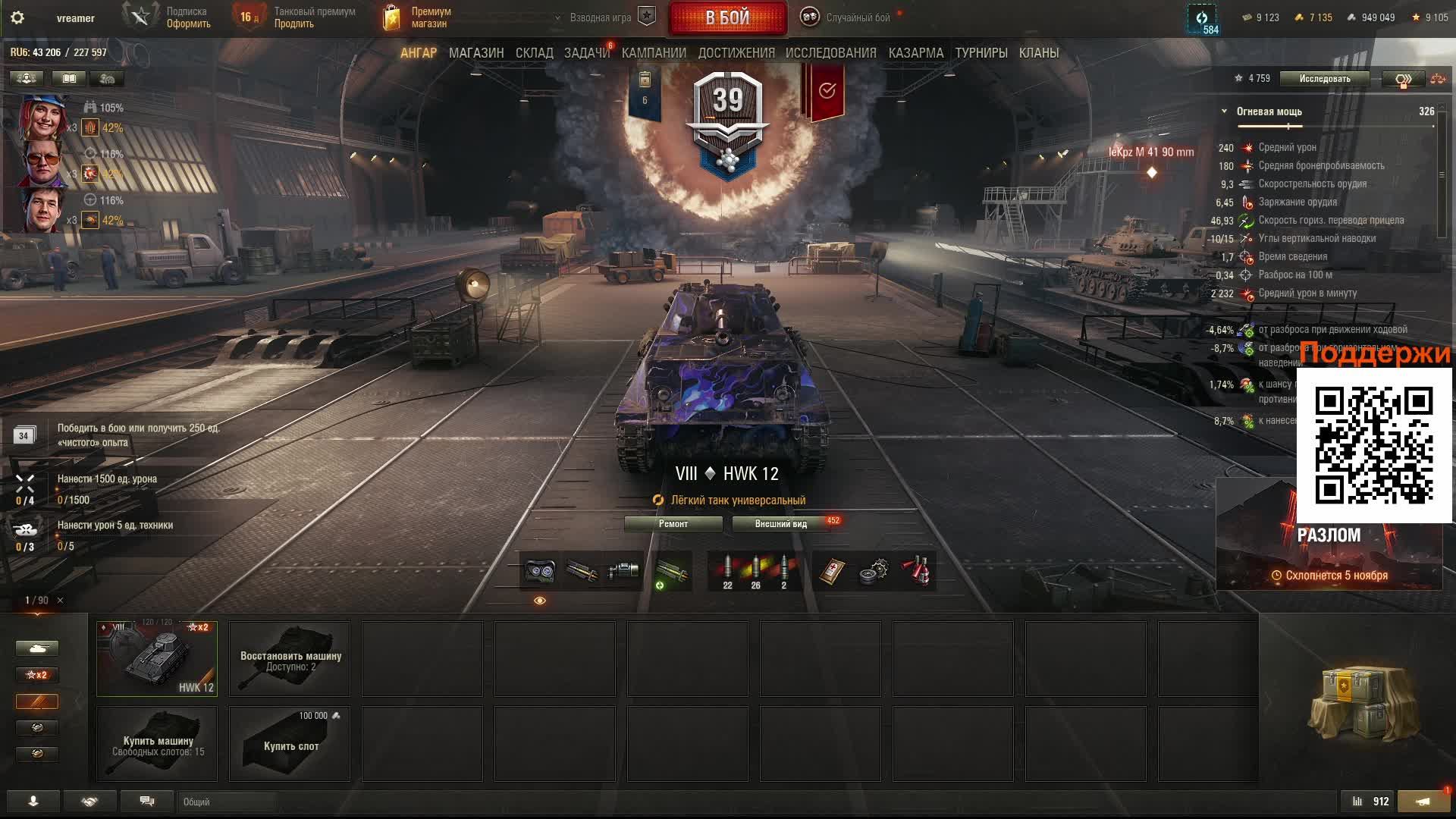Image resolution: width=1456 pixels, height=819 pixels.
Task: Buy a new slot with Купить слот
Action: click(x=290, y=744)
